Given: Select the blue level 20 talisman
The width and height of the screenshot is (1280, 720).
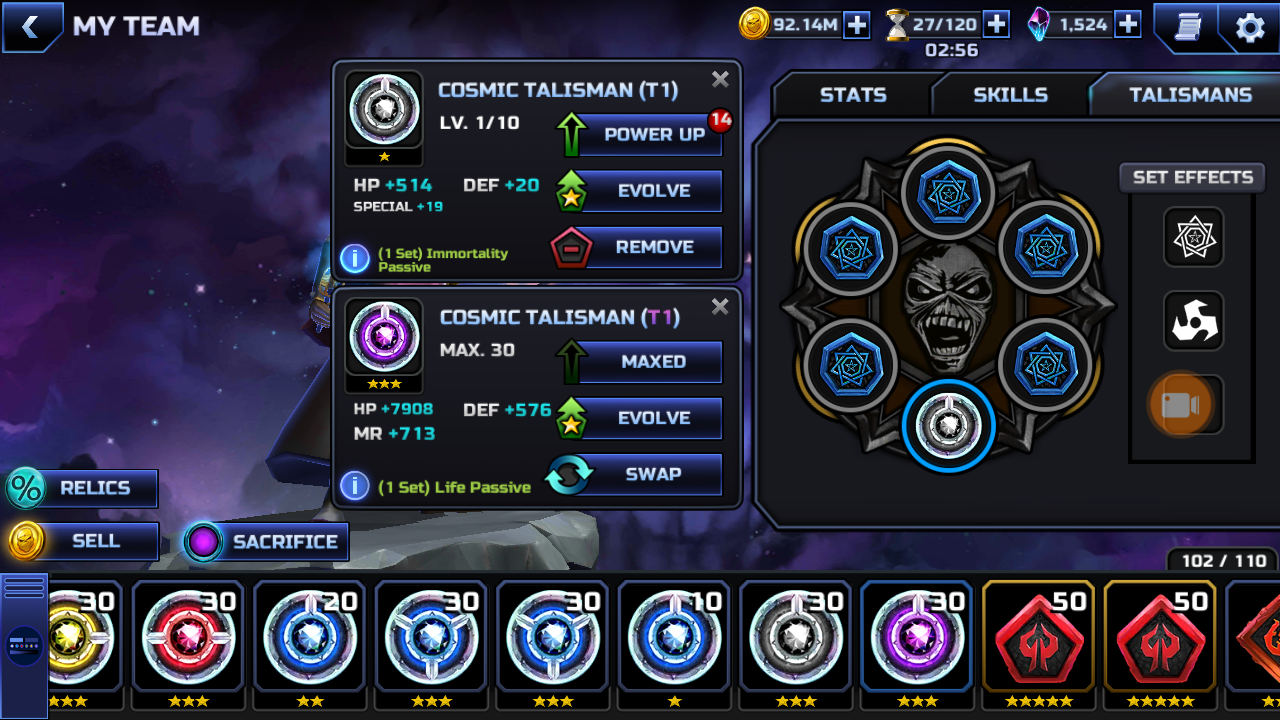Looking at the screenshot, I should (309, 634).
